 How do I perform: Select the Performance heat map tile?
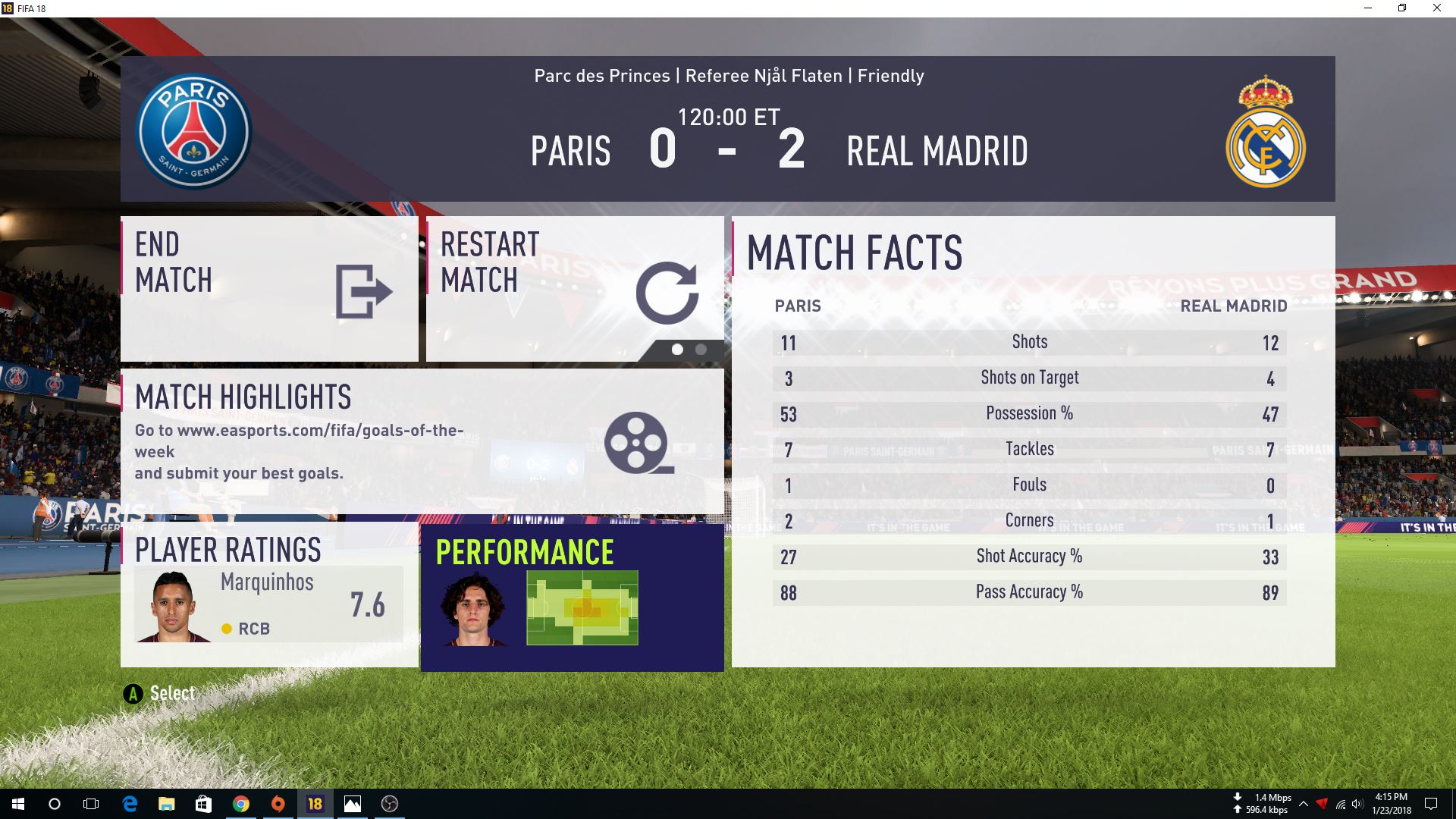(x=572, y=598)
